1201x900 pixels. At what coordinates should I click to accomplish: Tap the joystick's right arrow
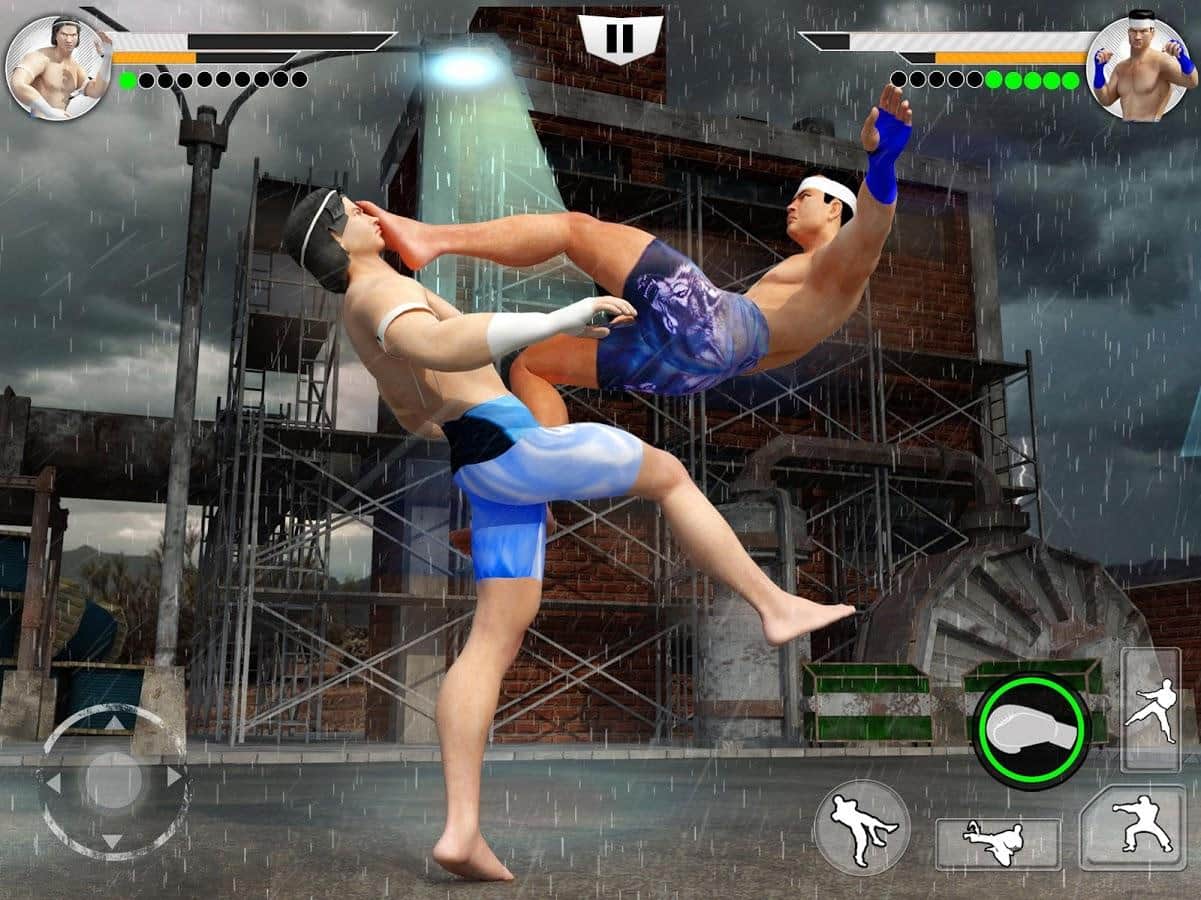(175, 777)
